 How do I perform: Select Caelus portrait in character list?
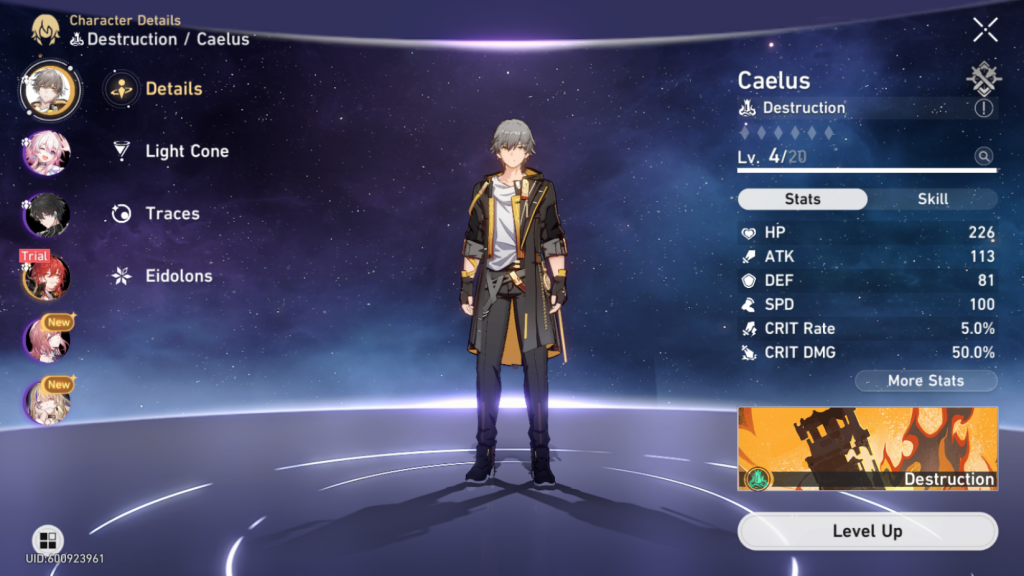point(47,89)
